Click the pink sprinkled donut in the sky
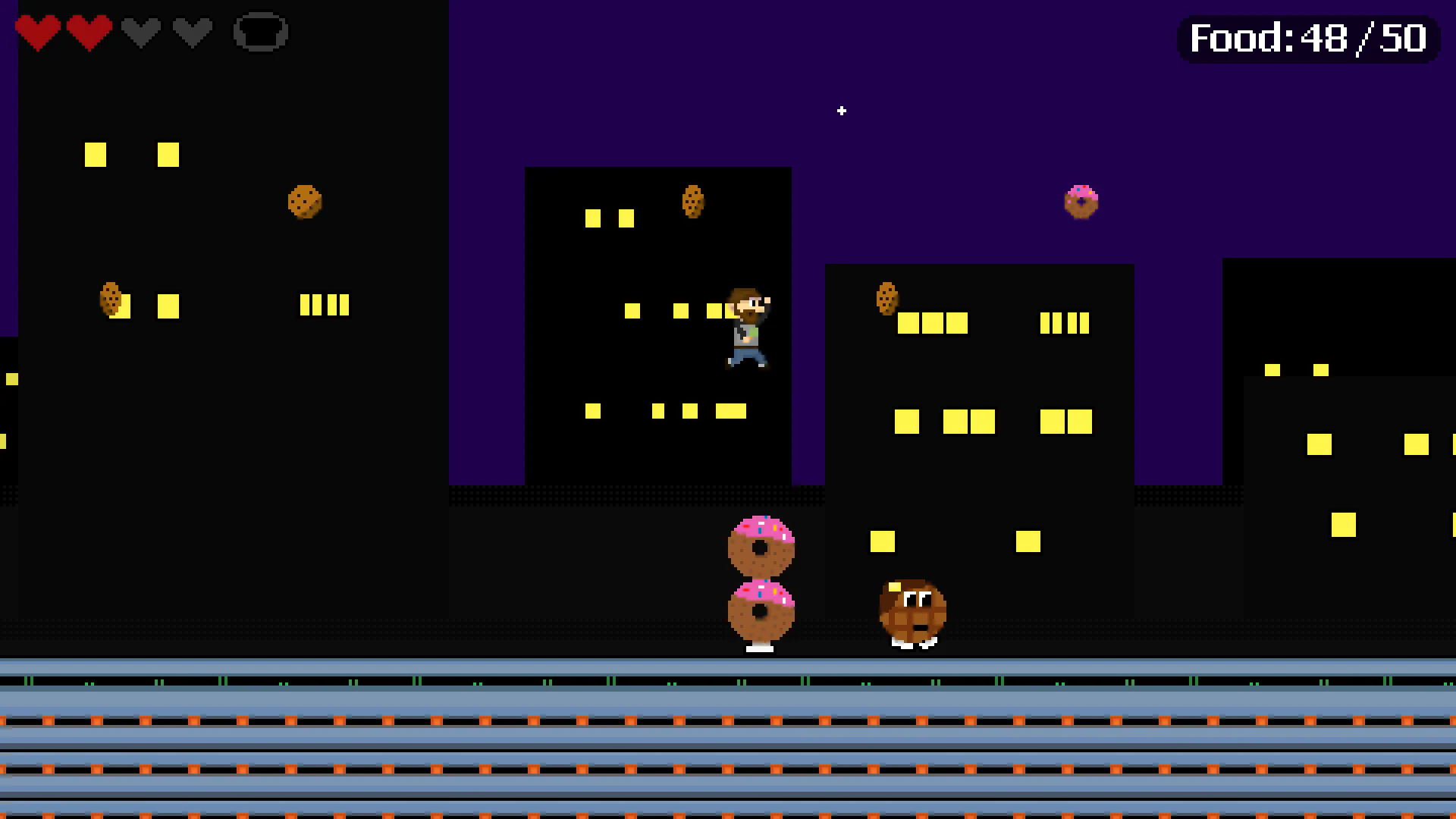The height and width of the screenshot is (819, 1456). [x=1082, y=199]
